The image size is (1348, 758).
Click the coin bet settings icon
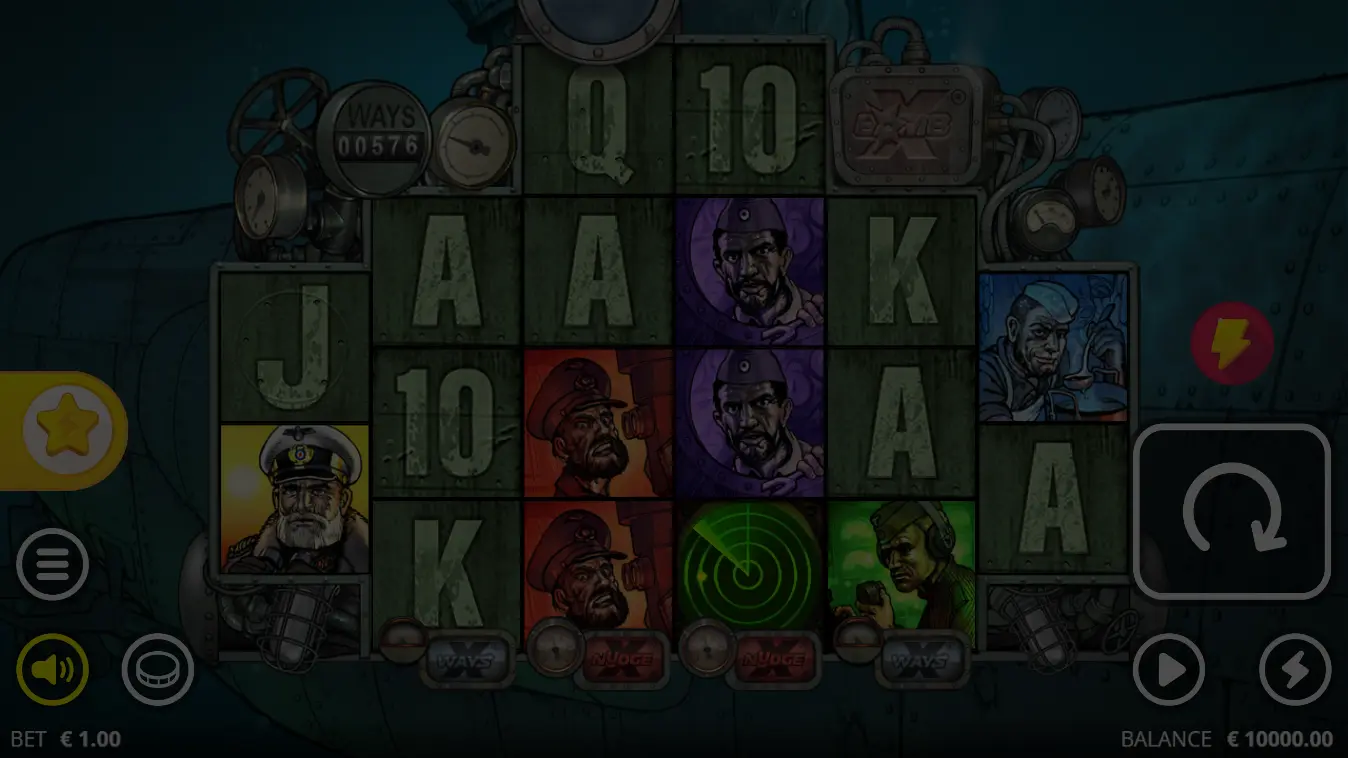pyautogui.click(x=157, y=670)
